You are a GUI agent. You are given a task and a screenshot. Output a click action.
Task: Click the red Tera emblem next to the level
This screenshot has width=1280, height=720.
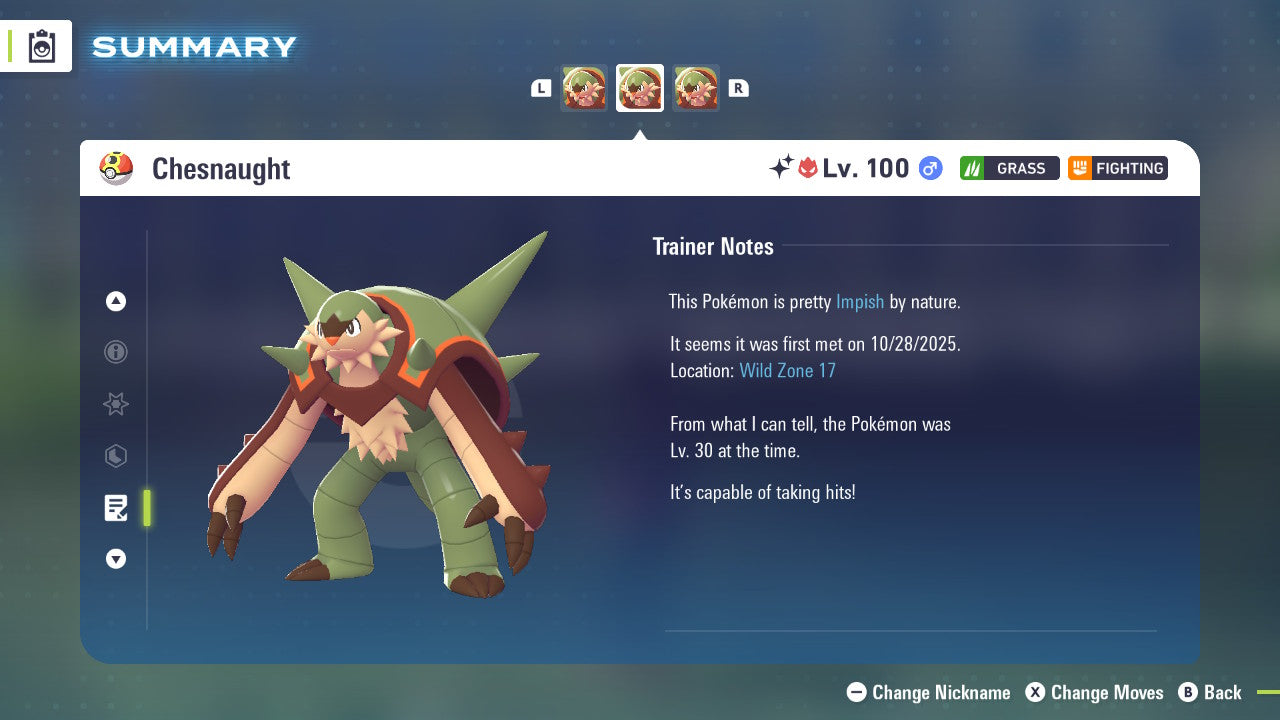808,168
